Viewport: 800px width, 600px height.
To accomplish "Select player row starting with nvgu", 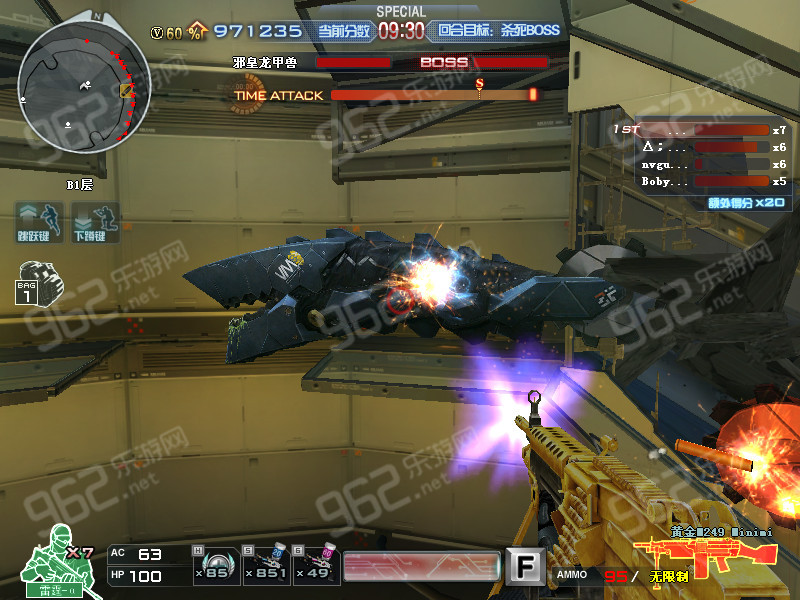I will pyautogui.click(x=700, y=164).
